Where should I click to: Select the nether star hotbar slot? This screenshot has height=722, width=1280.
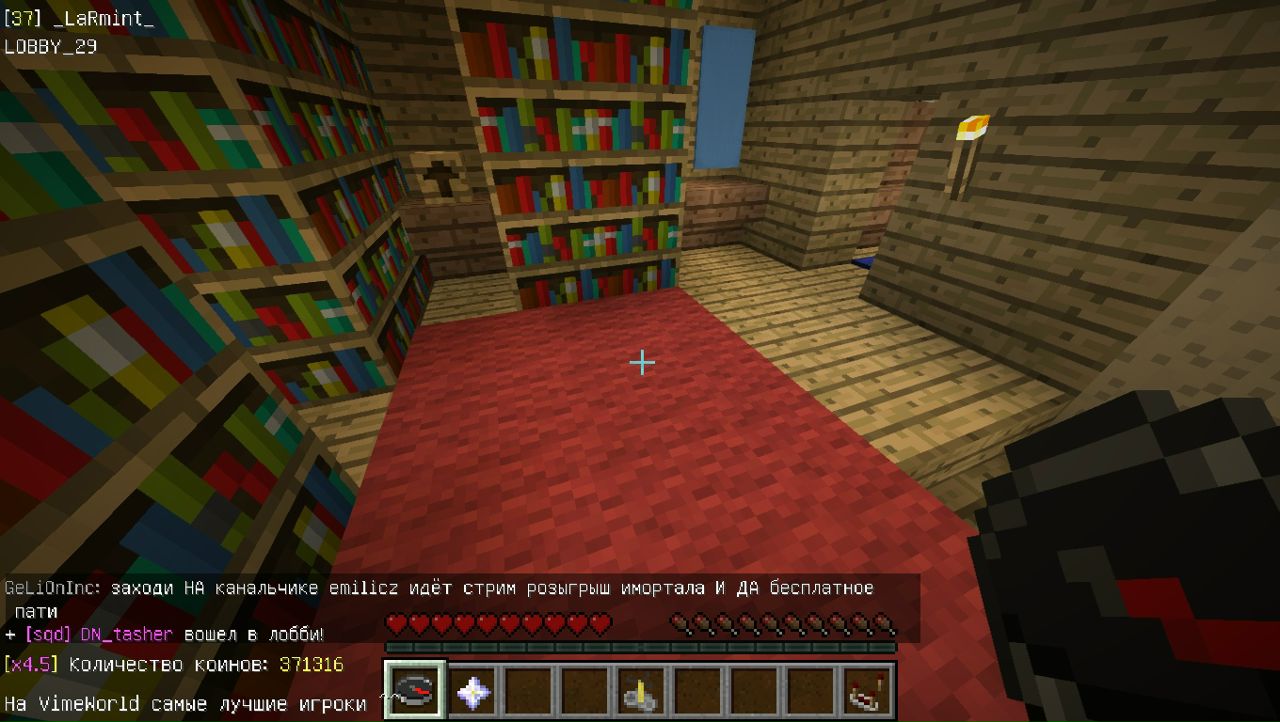tap(472, 690)
